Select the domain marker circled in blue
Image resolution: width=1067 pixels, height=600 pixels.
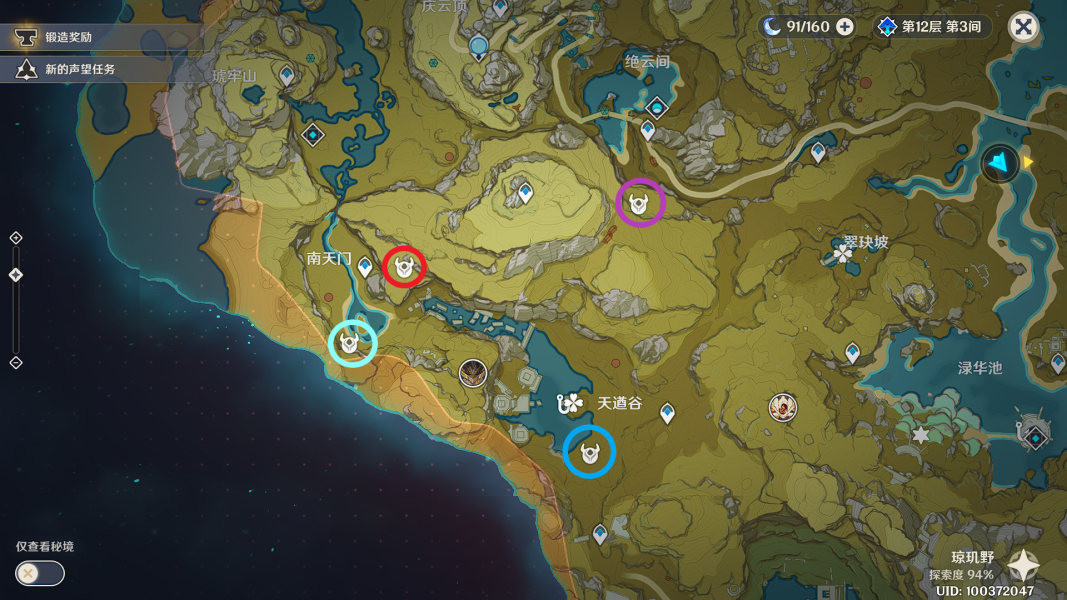click(x=589, y=453)
